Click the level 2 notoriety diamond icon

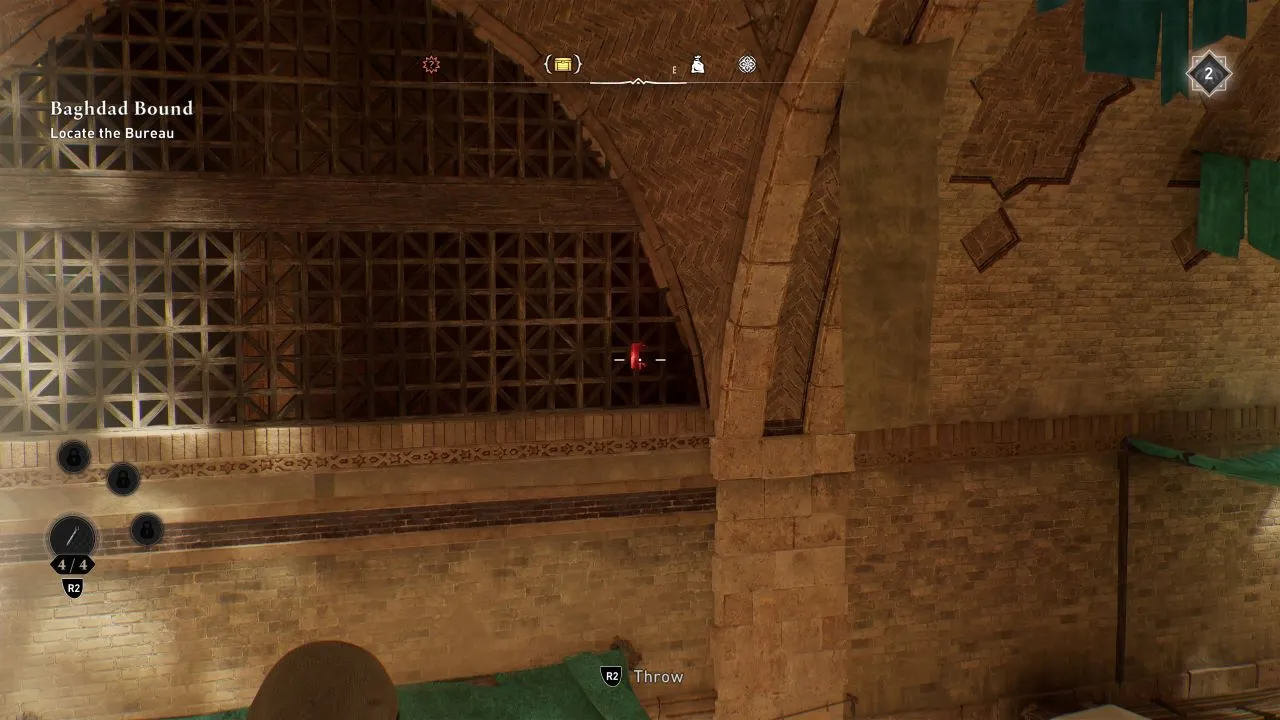pos(1209,73)
